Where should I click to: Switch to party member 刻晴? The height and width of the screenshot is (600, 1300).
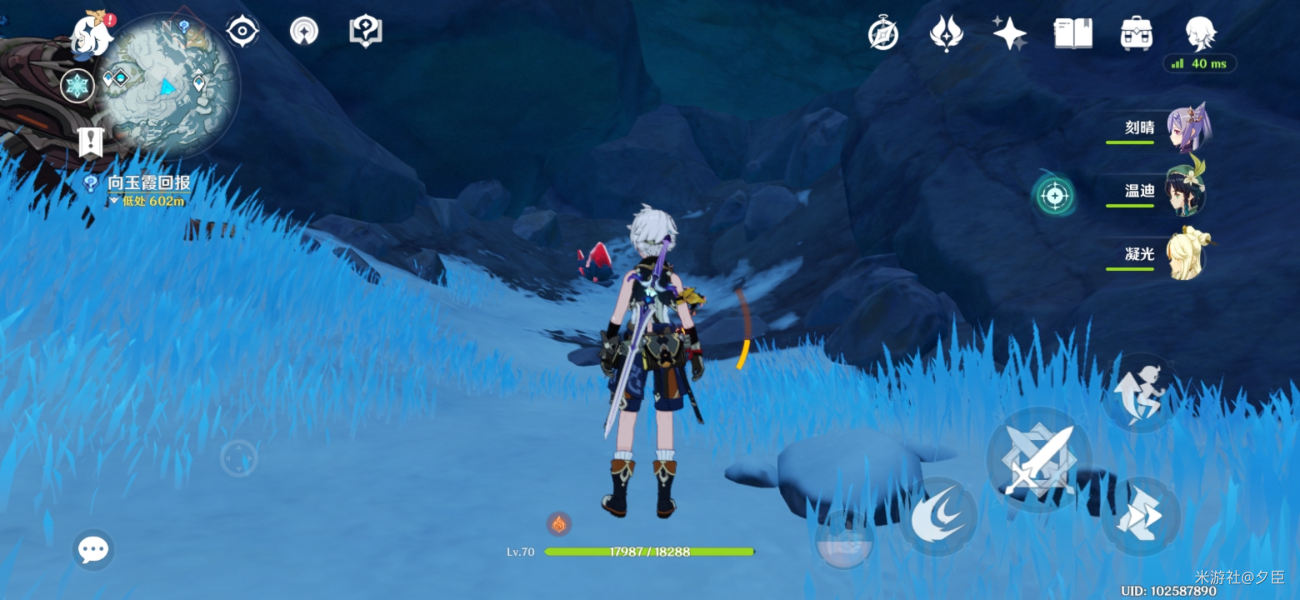pyautogui.click(x=1187, y=128)
